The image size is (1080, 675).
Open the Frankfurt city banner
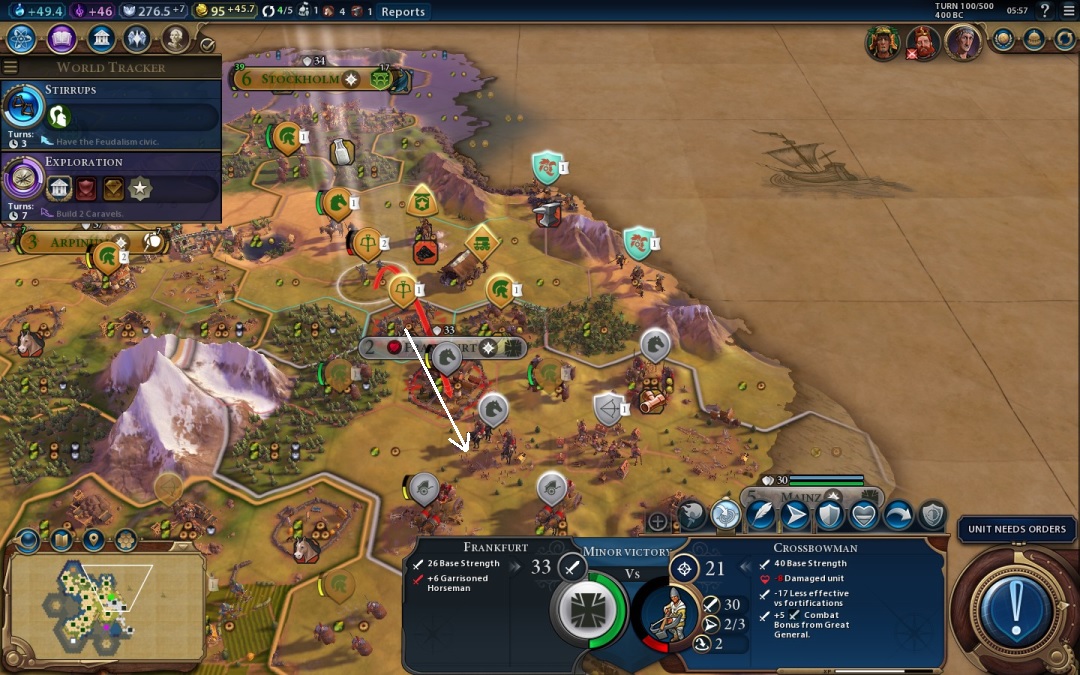tap(443, 347)
